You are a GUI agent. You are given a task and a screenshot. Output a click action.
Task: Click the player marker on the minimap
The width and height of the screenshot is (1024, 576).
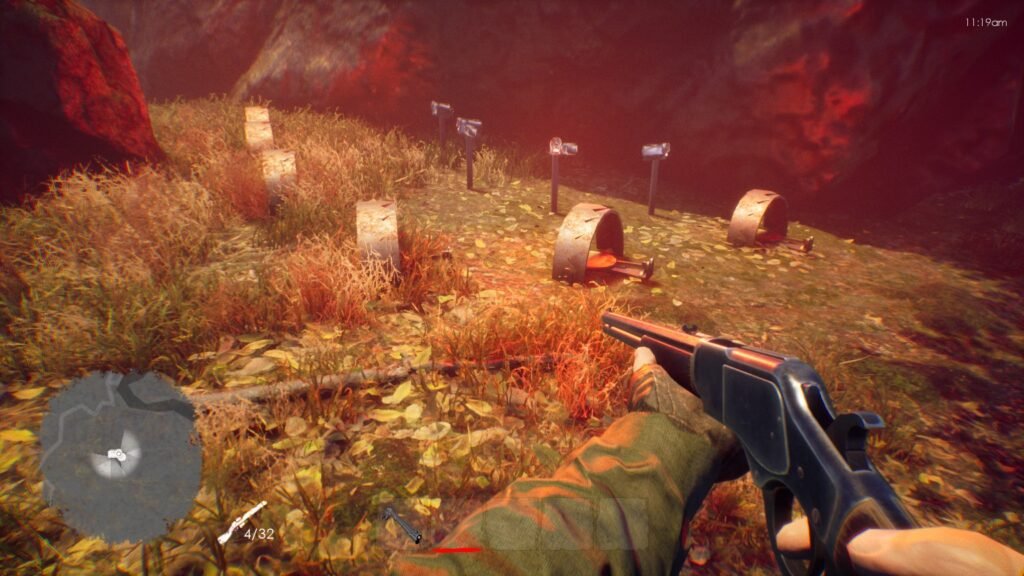click(x=117, y=455)
